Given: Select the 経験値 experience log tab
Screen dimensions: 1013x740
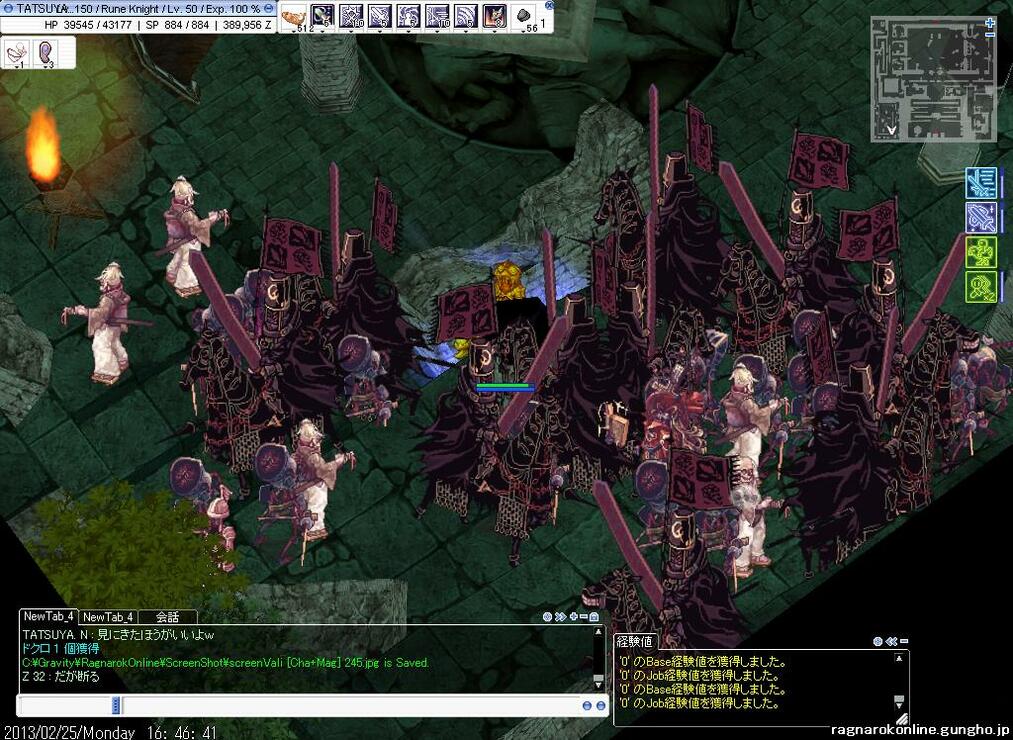Looking at the screenshot, I should point(634,641).
